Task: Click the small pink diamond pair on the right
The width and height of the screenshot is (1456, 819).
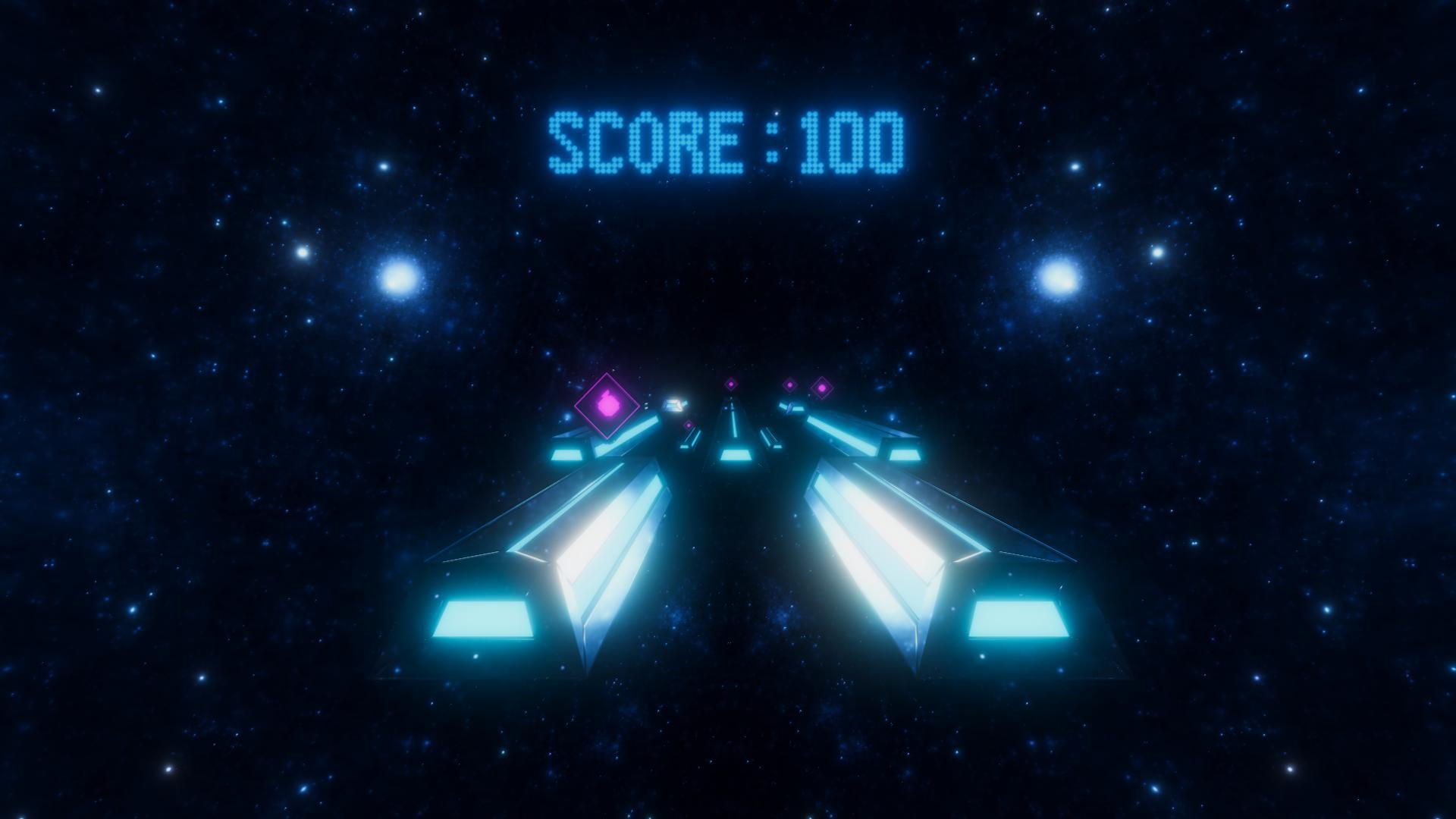Action: [805, 385]
